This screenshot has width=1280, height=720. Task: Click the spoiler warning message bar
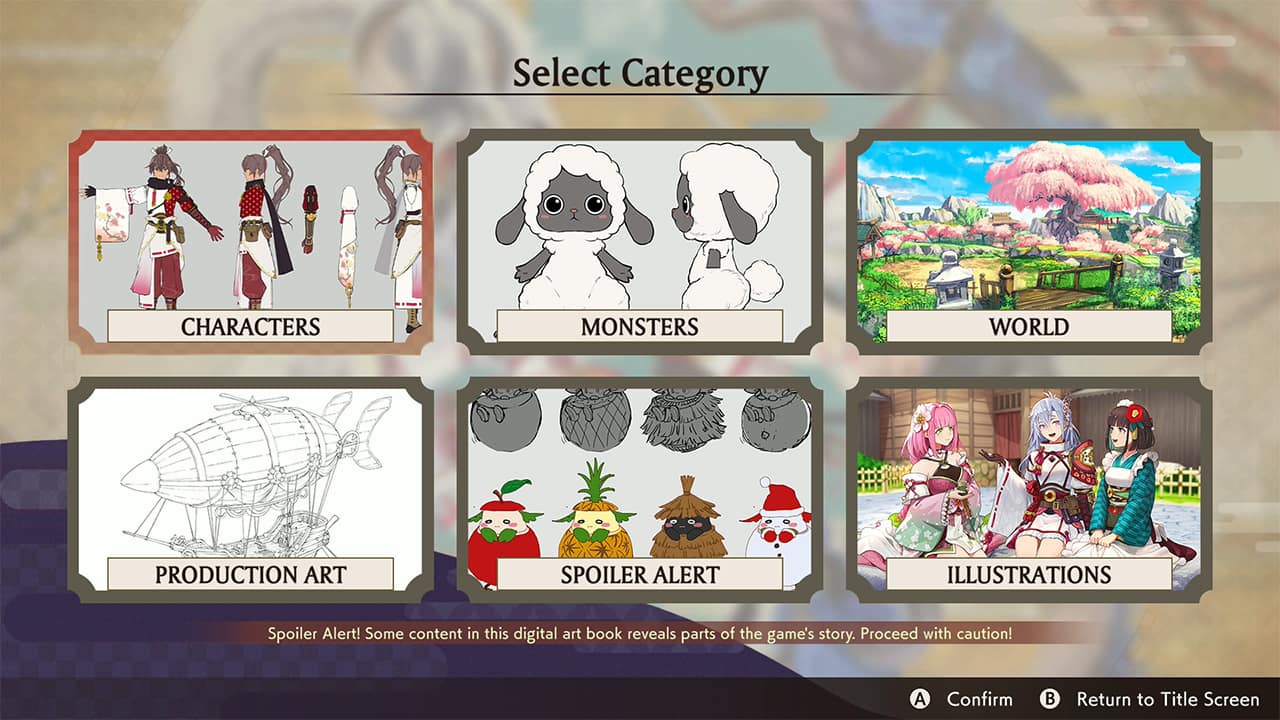(x=640, y=631)
